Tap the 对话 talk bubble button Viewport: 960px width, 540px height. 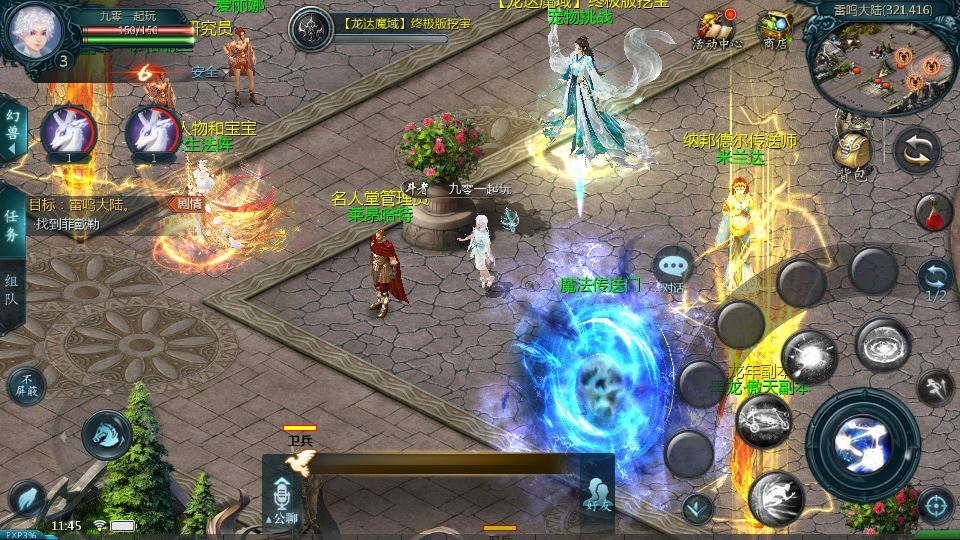pyautogui.click(x=673, y=270)
